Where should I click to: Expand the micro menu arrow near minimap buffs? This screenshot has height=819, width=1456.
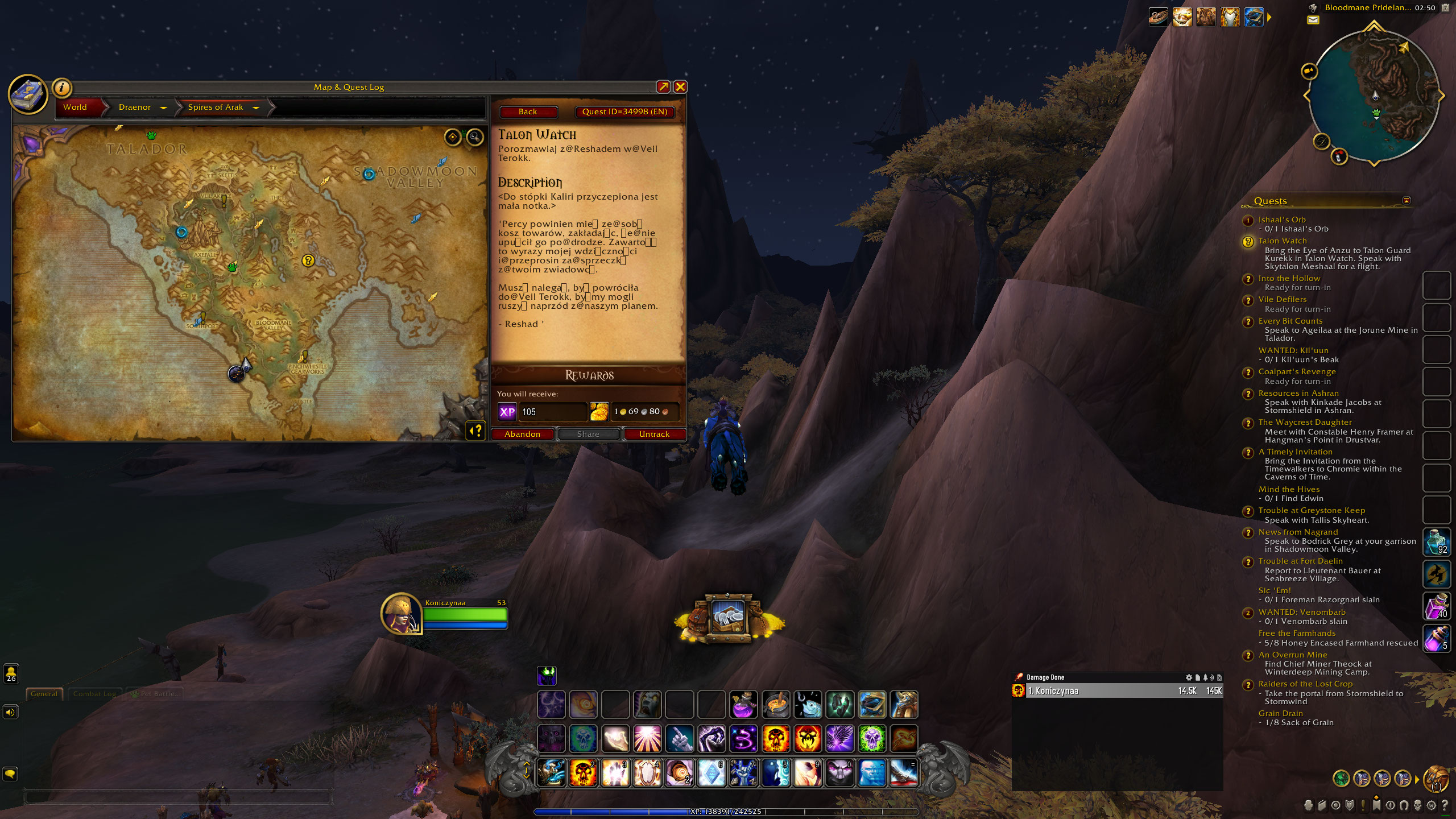click(1269, 17)
